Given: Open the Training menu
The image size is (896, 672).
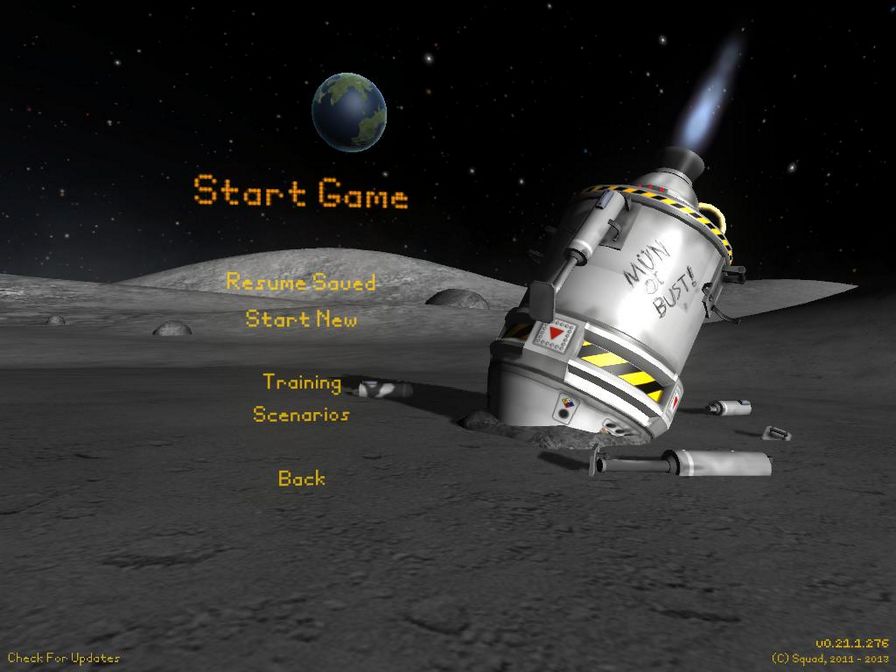Looking at the screenshot, I should click(x=302, y=382).
